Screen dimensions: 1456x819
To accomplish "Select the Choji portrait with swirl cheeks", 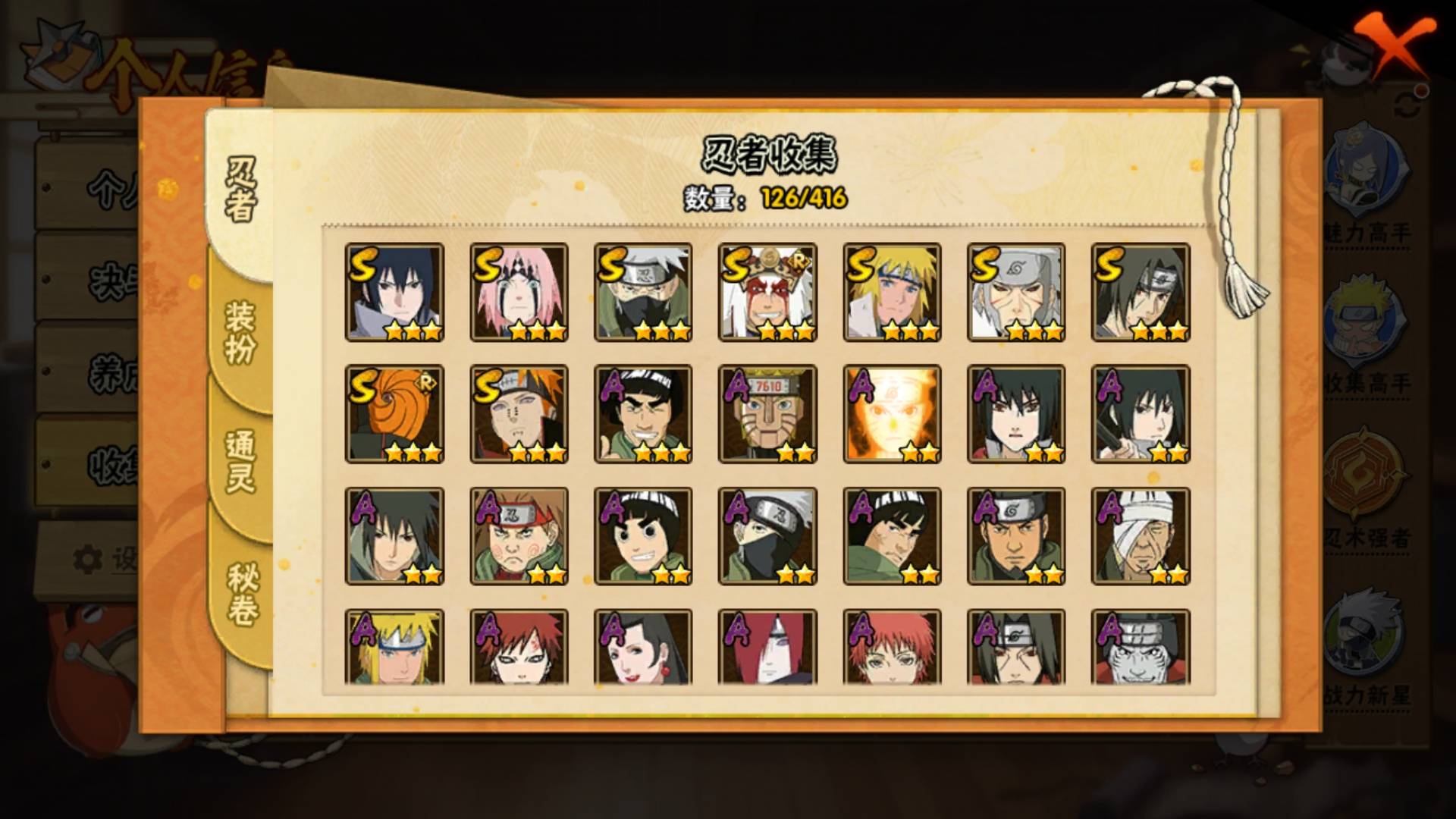I will click(x=519, y=536).
